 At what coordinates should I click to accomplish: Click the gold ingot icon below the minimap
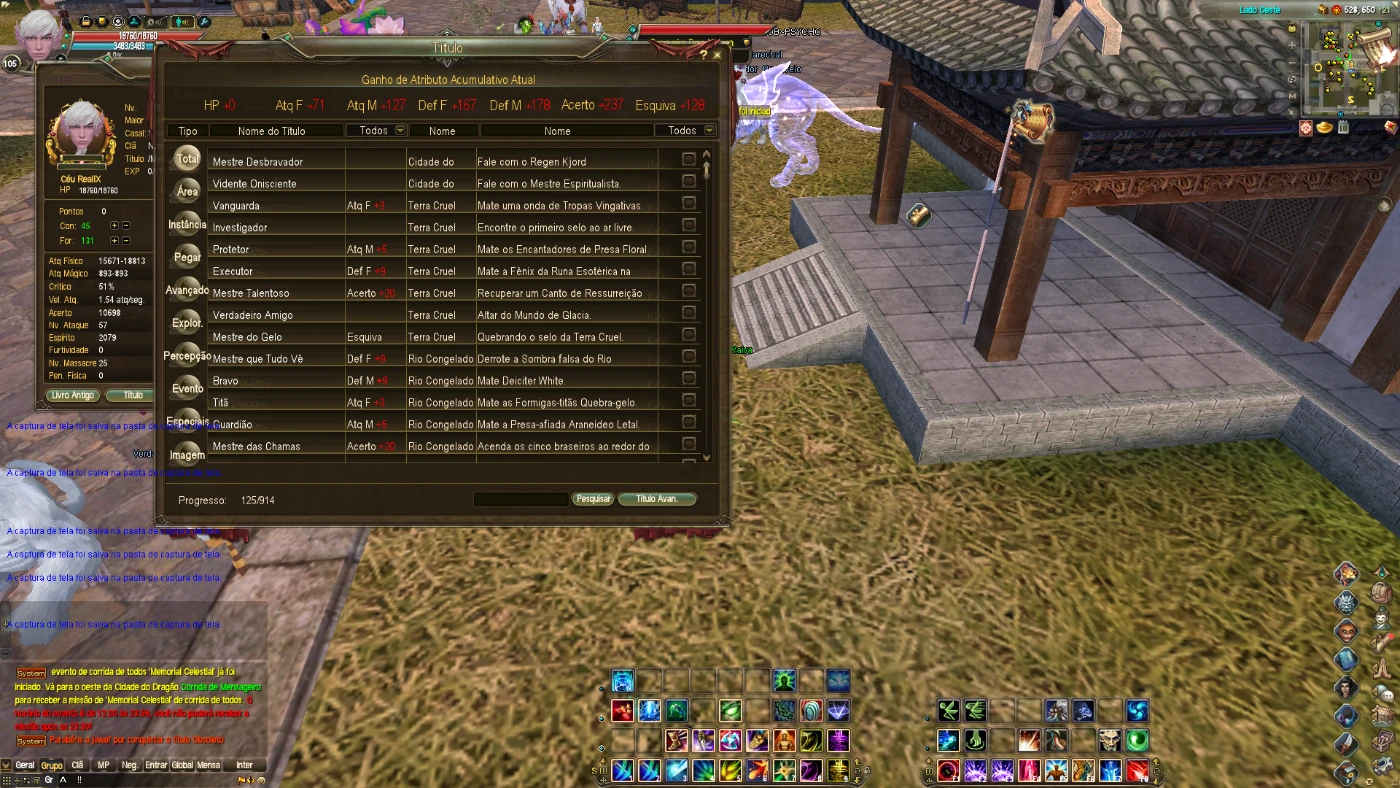tap(1324, 127)
